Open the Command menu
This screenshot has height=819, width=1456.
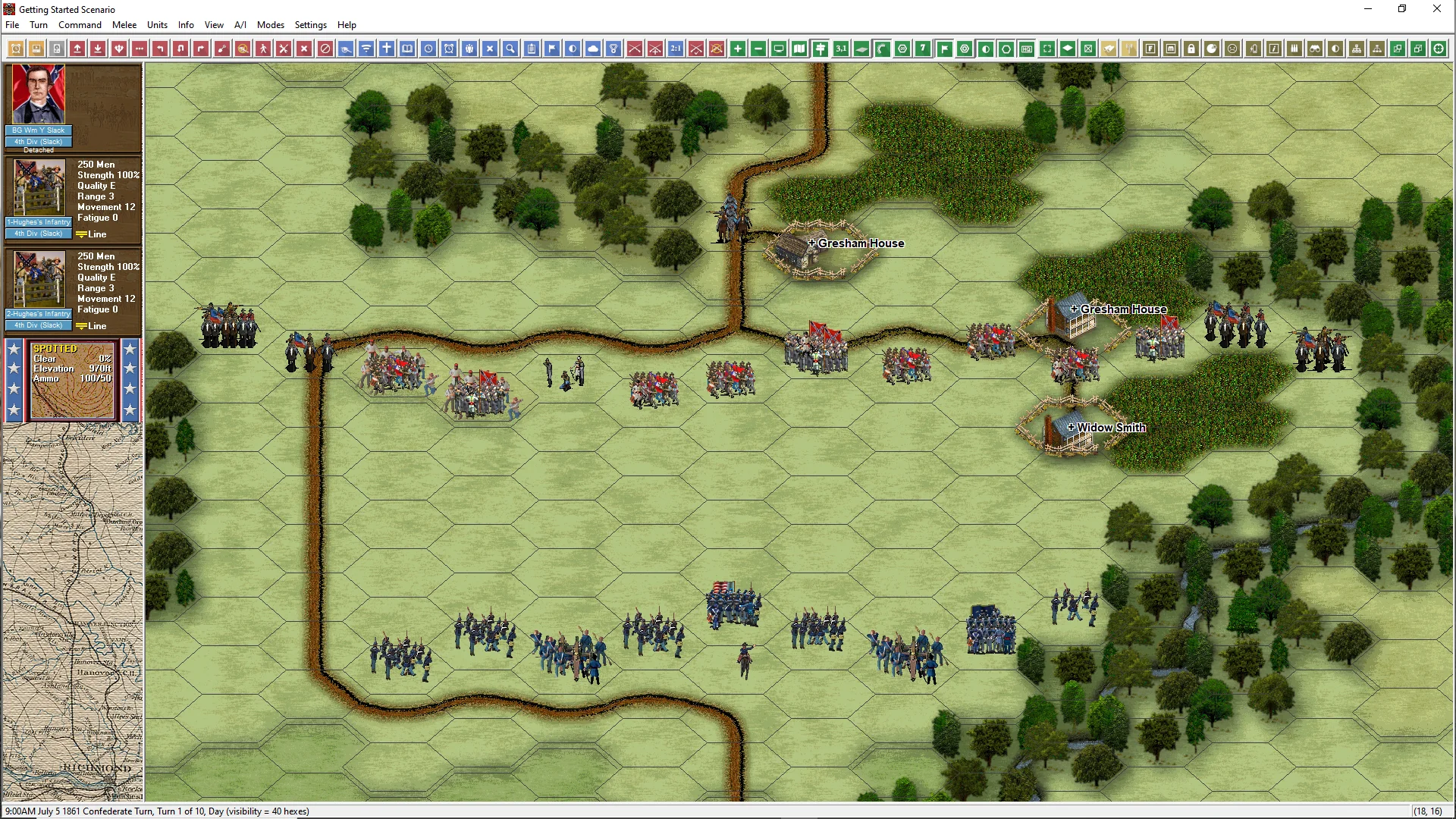tap(80, 25)
